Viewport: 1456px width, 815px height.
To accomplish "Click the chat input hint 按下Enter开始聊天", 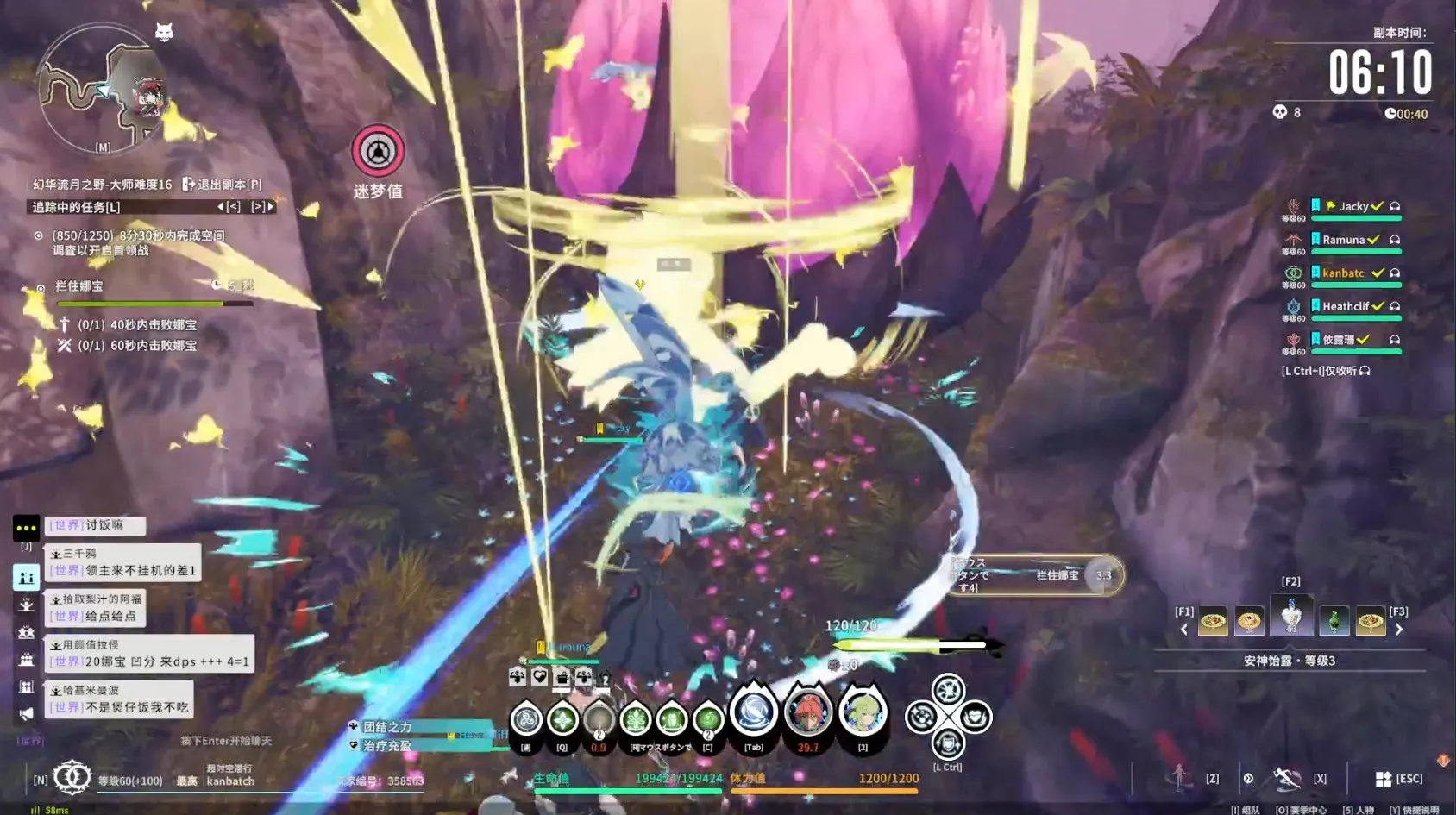I will pyautogui.click(x=226, y=741).
